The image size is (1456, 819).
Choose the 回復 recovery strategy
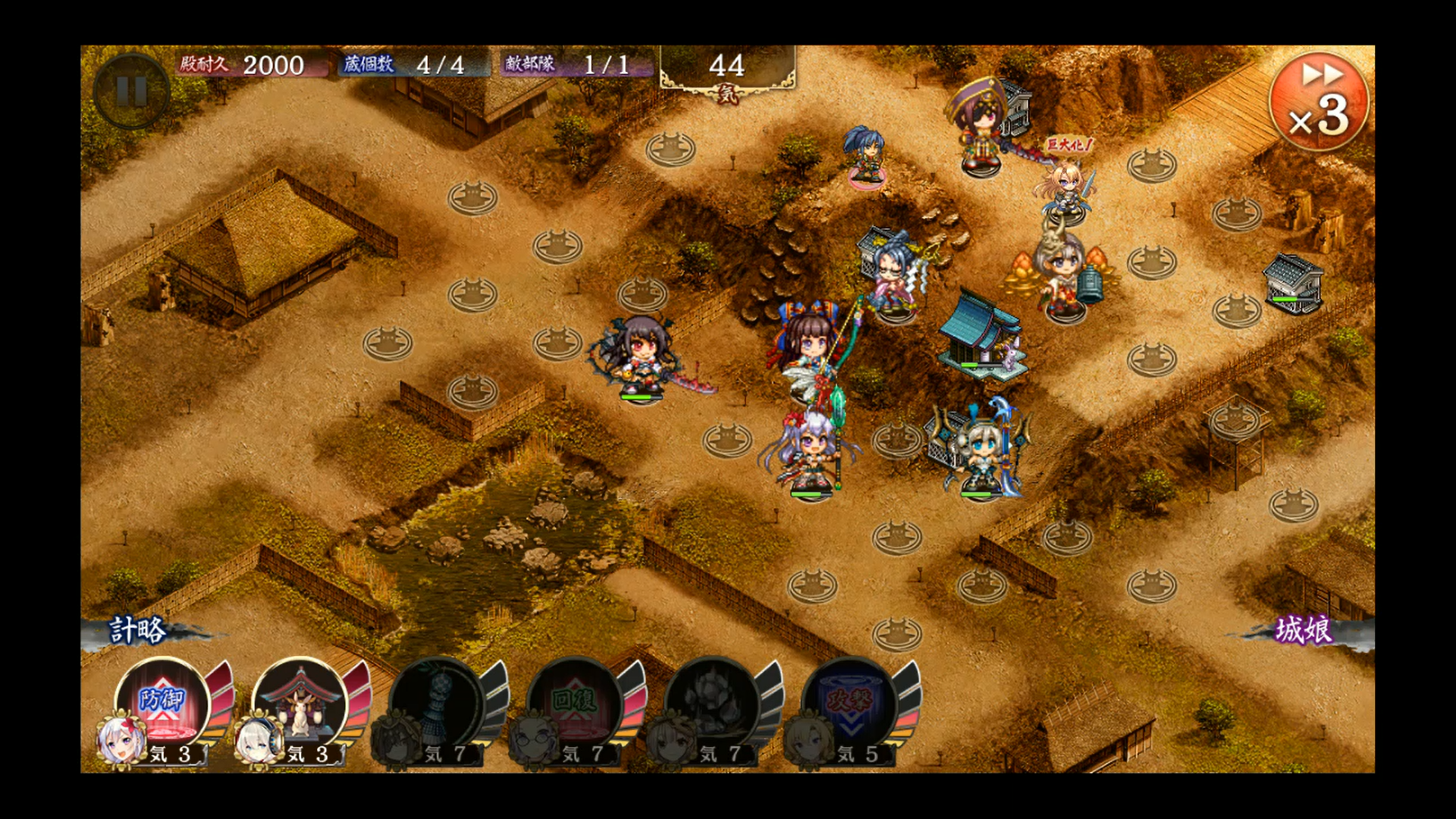click(x=576, y=701)
